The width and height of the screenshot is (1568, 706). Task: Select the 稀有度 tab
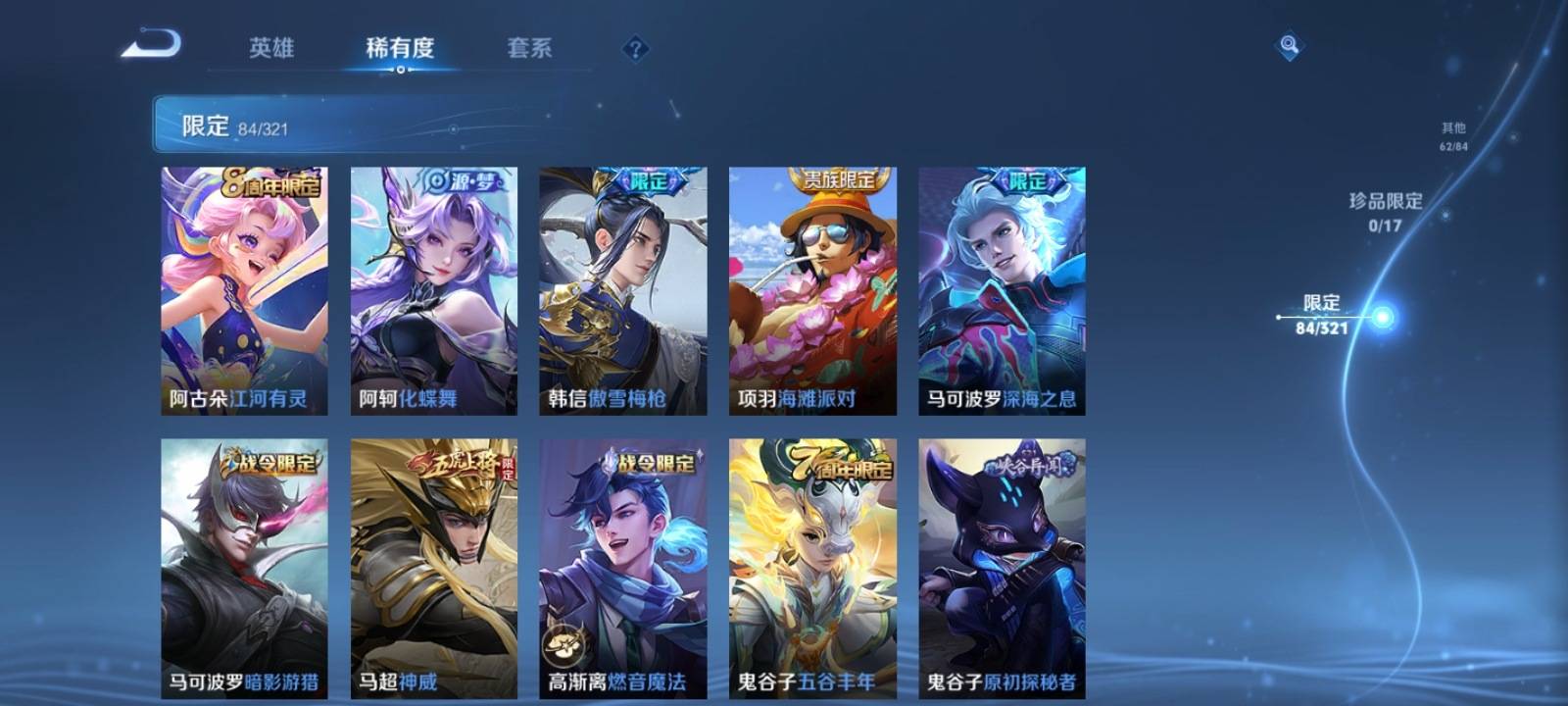pos(400,48)
